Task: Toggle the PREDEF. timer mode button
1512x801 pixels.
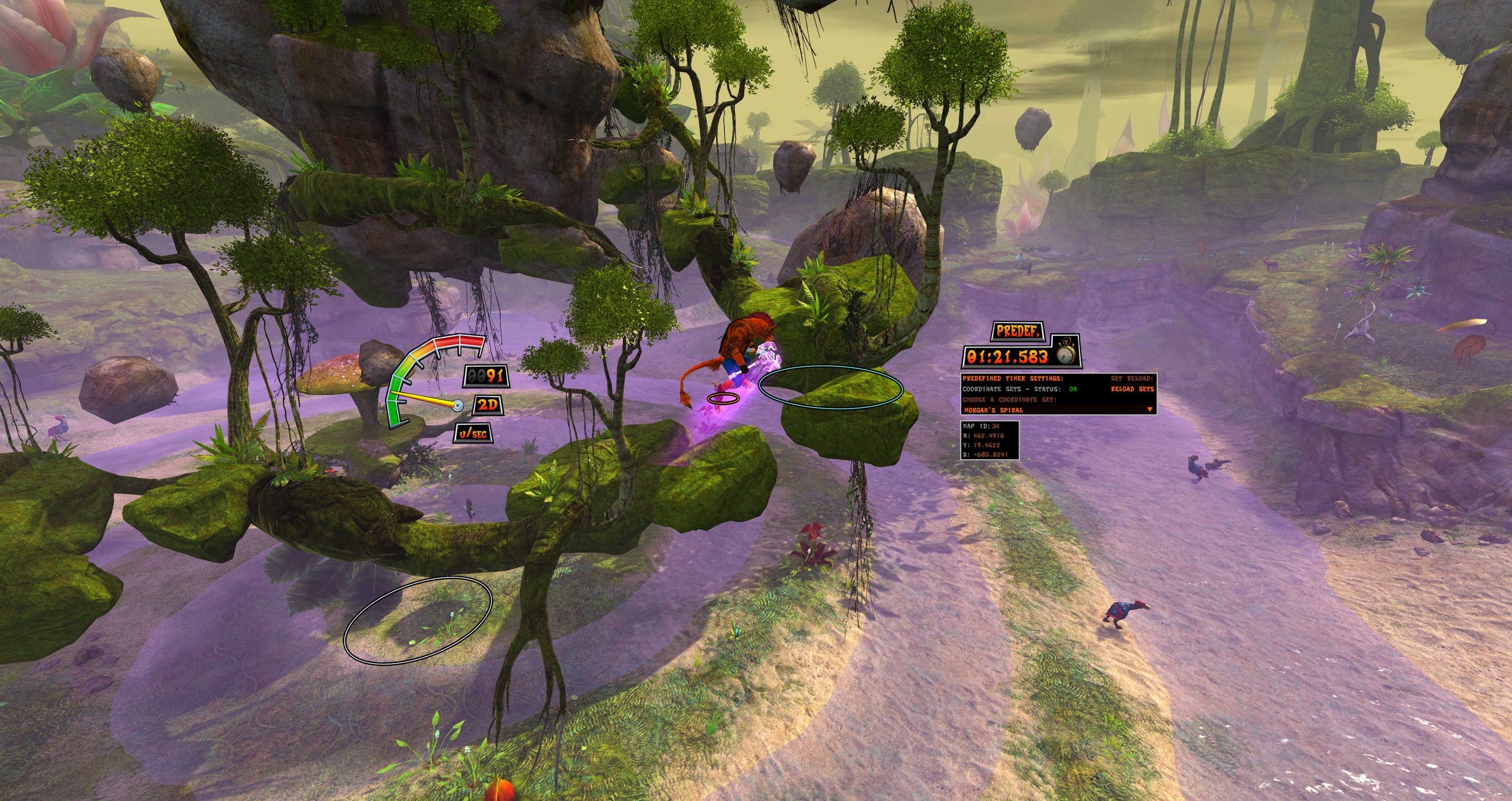Action: 1019,331
